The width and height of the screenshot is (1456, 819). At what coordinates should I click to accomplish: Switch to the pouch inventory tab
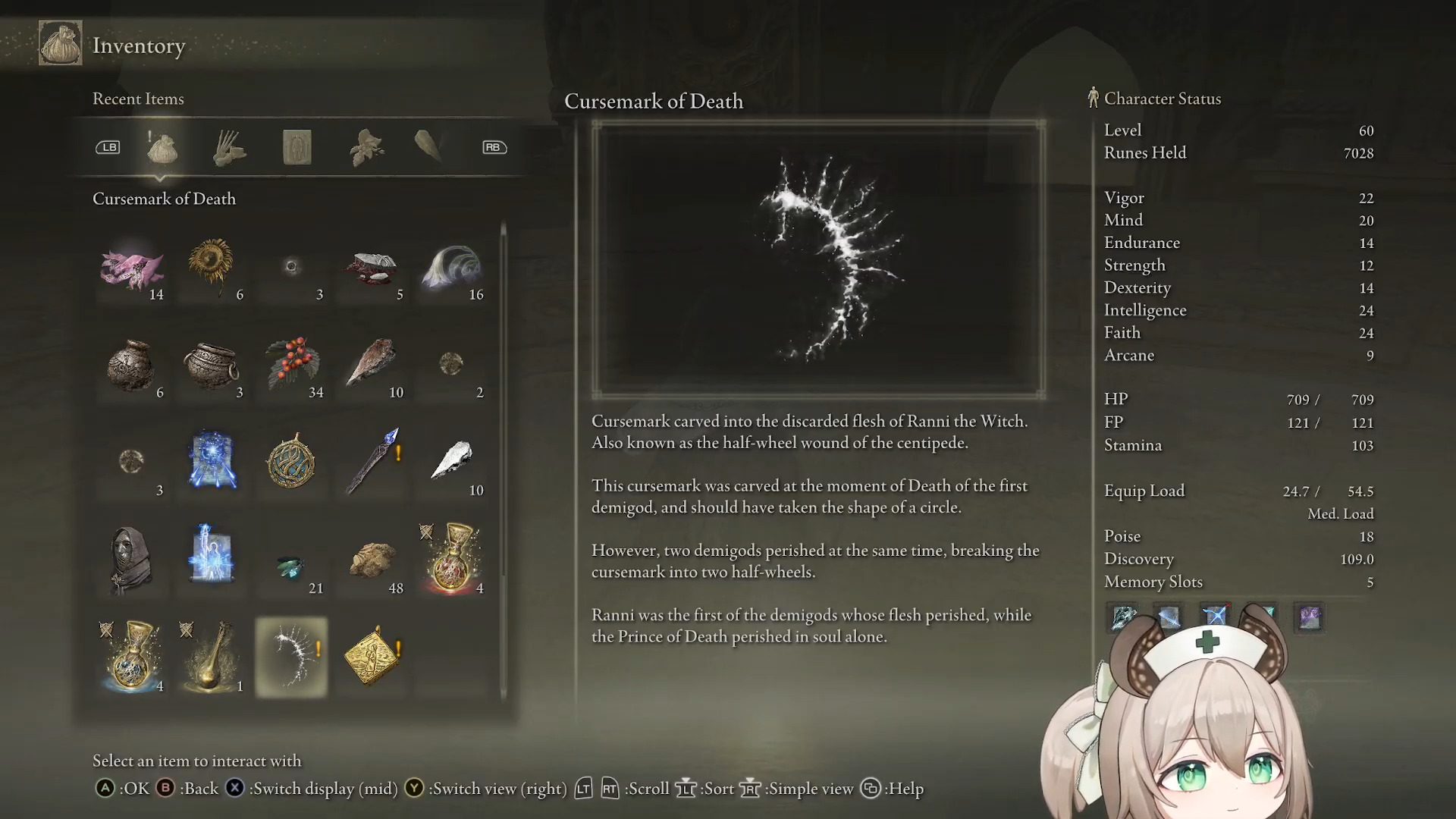tap(162, 148)
